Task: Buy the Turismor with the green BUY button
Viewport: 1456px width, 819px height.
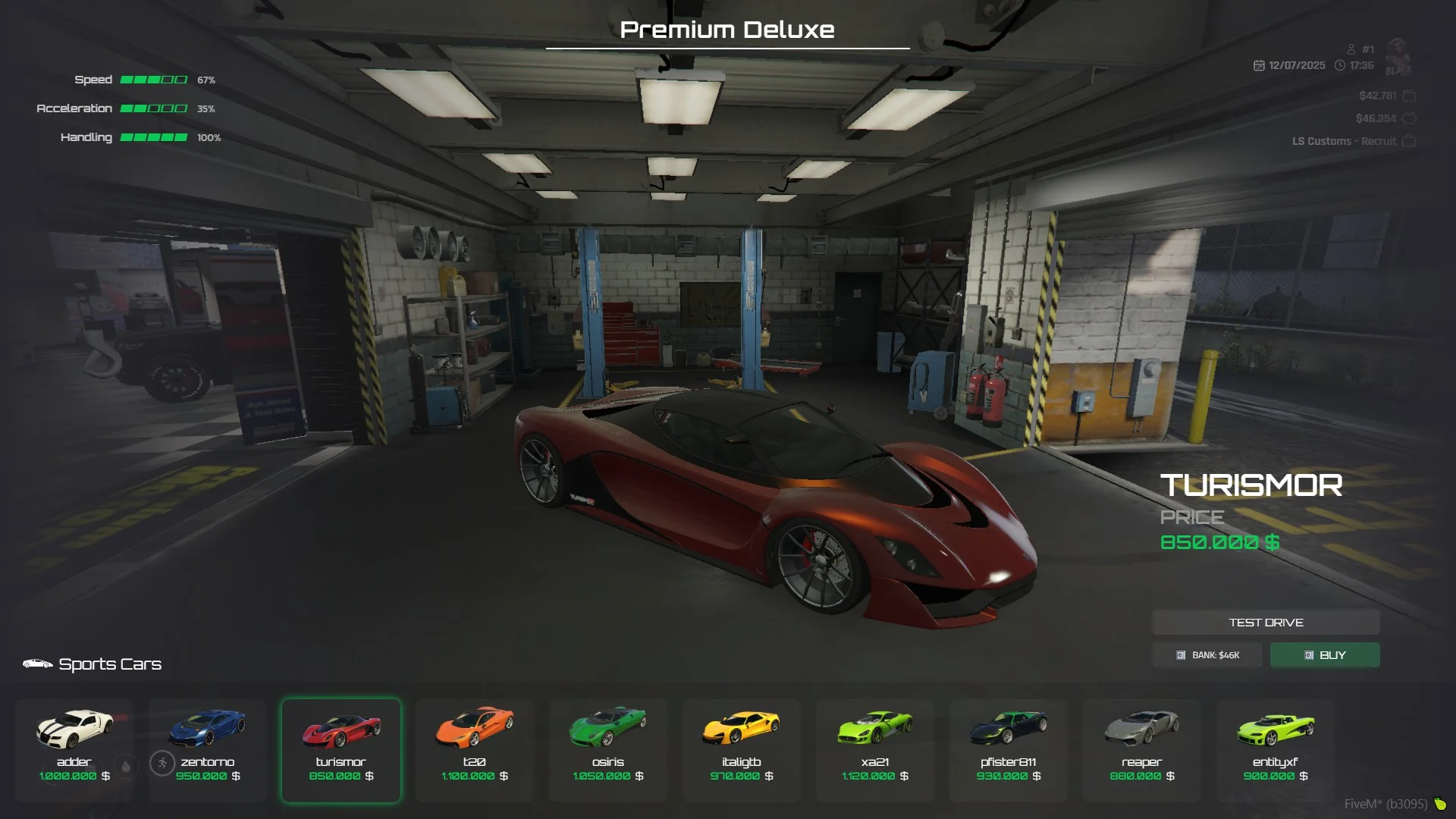Action: pos(1325,655)
